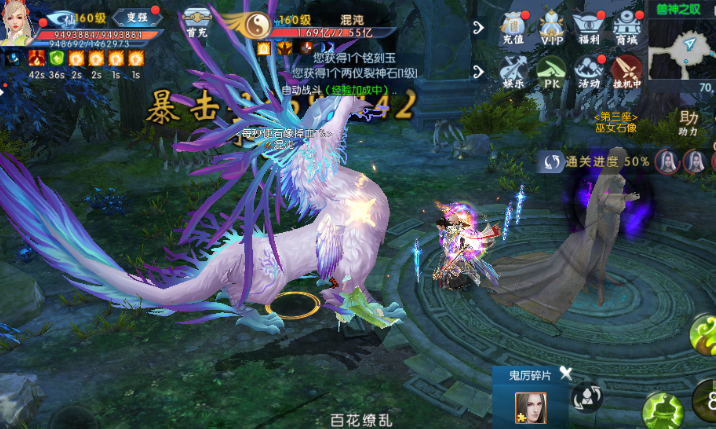Screen dimensions: 716x429
Task: Close the 鬼厉碎片 popup
Action: (566, 373)
